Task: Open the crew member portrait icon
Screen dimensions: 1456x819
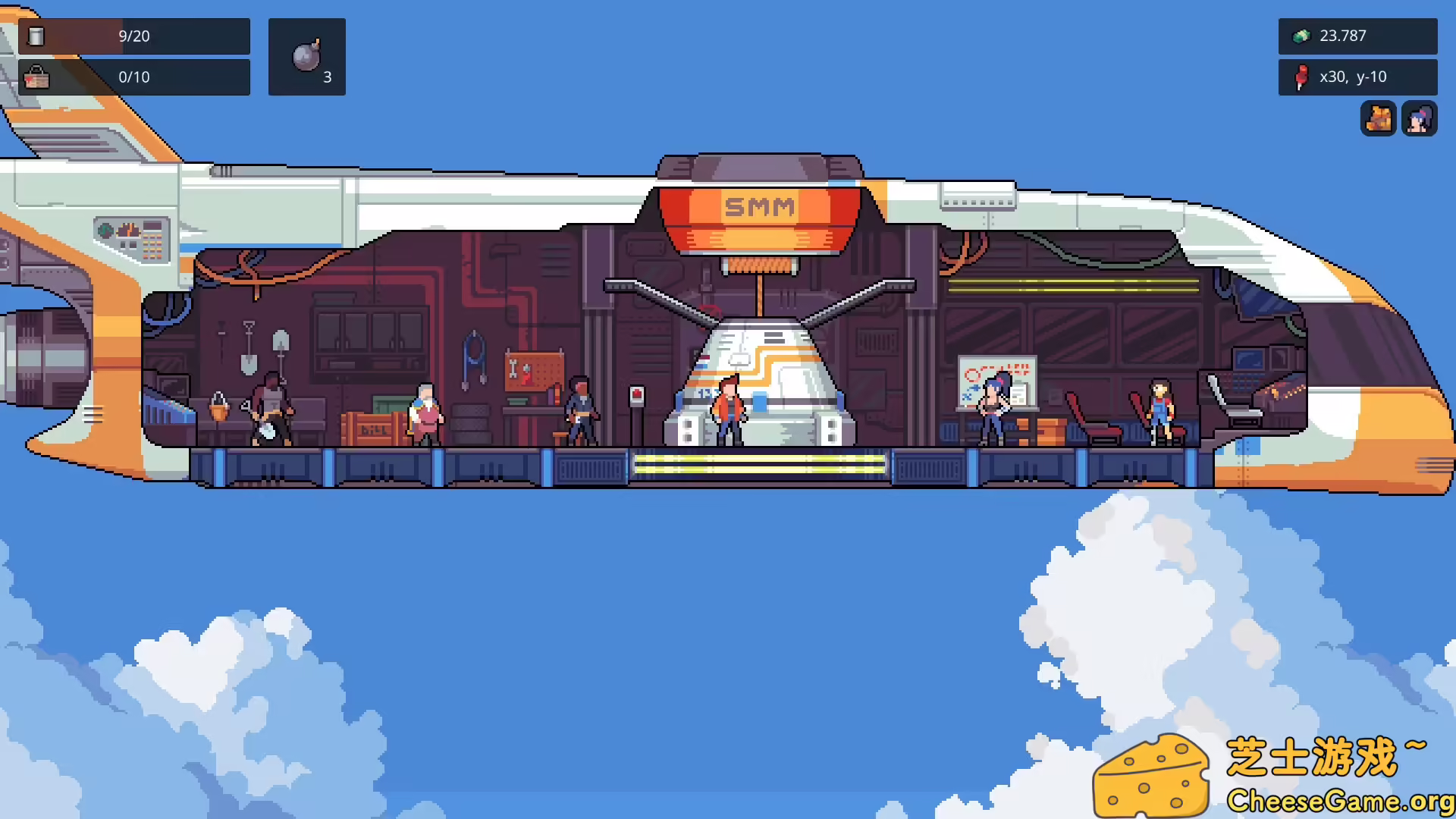Action: 1420,119
